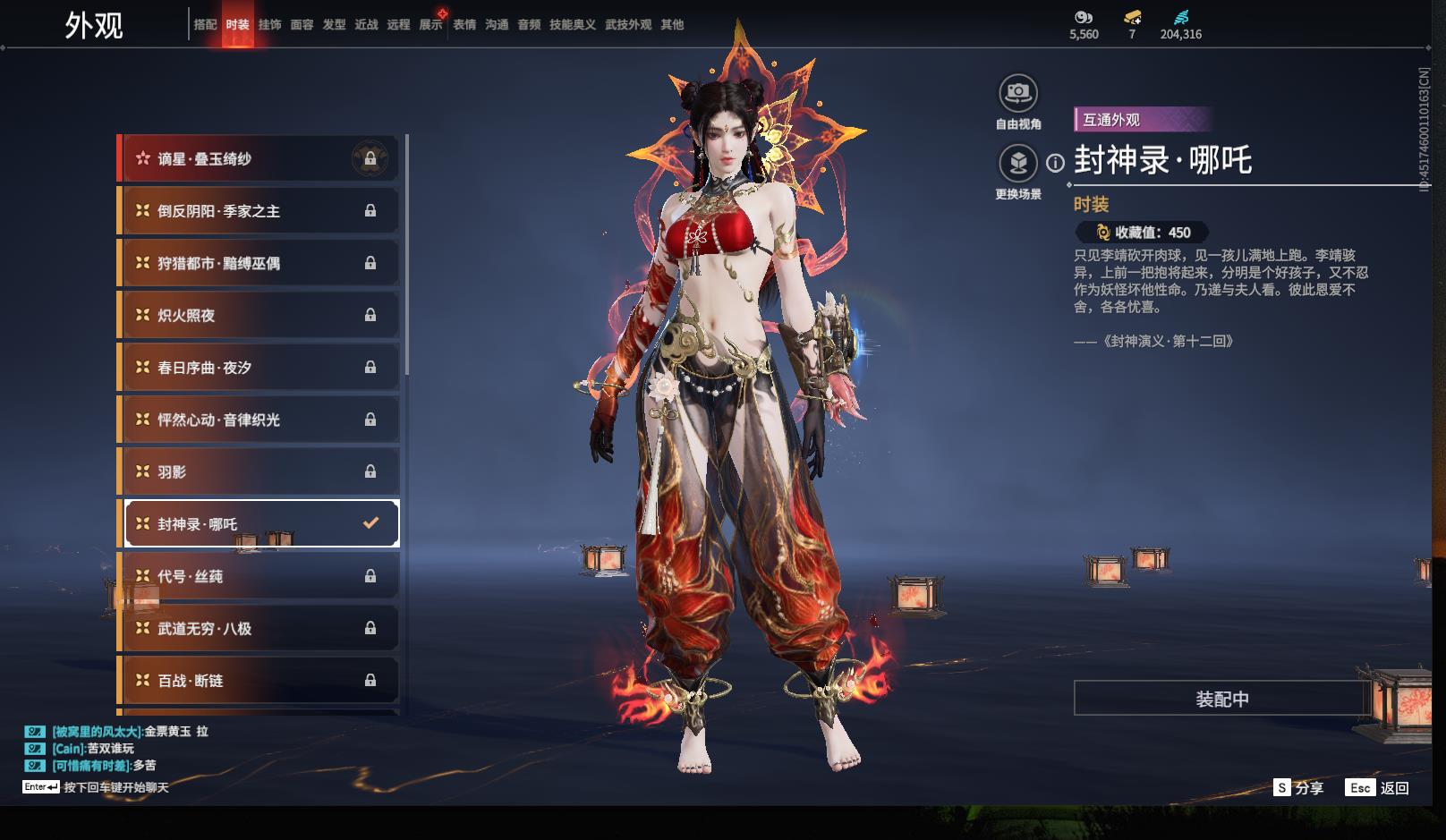Select the 百战·断链 outfit

[258, 681]
